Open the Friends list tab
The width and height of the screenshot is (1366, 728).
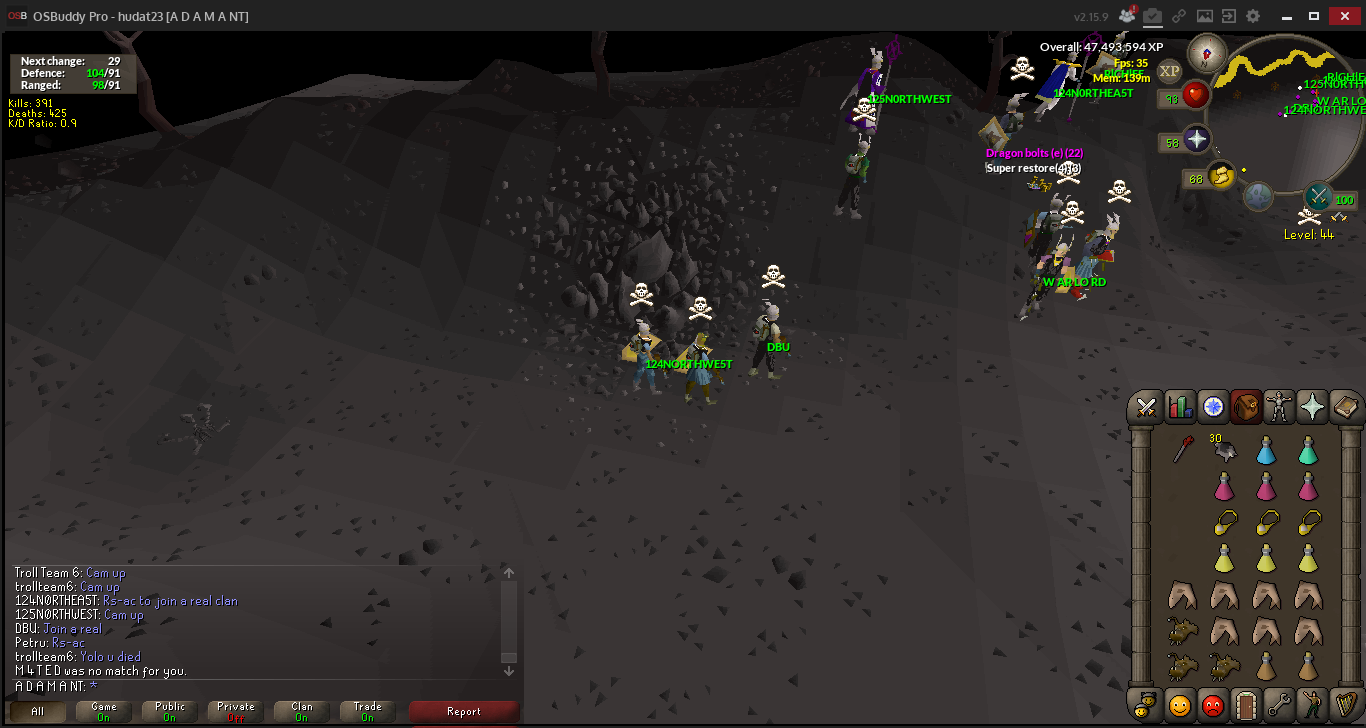point(1180,705)
